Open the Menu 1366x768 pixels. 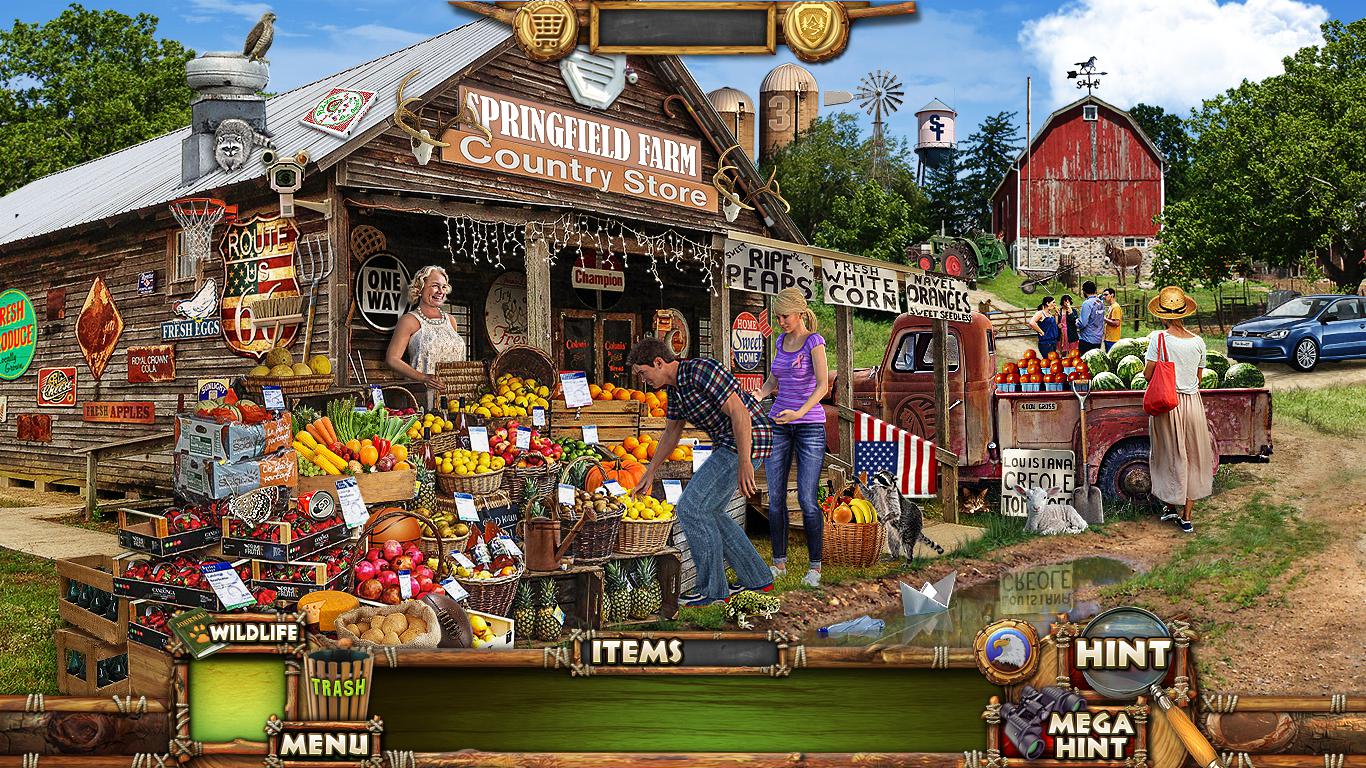pyautogui.click(x=323, y=743)
